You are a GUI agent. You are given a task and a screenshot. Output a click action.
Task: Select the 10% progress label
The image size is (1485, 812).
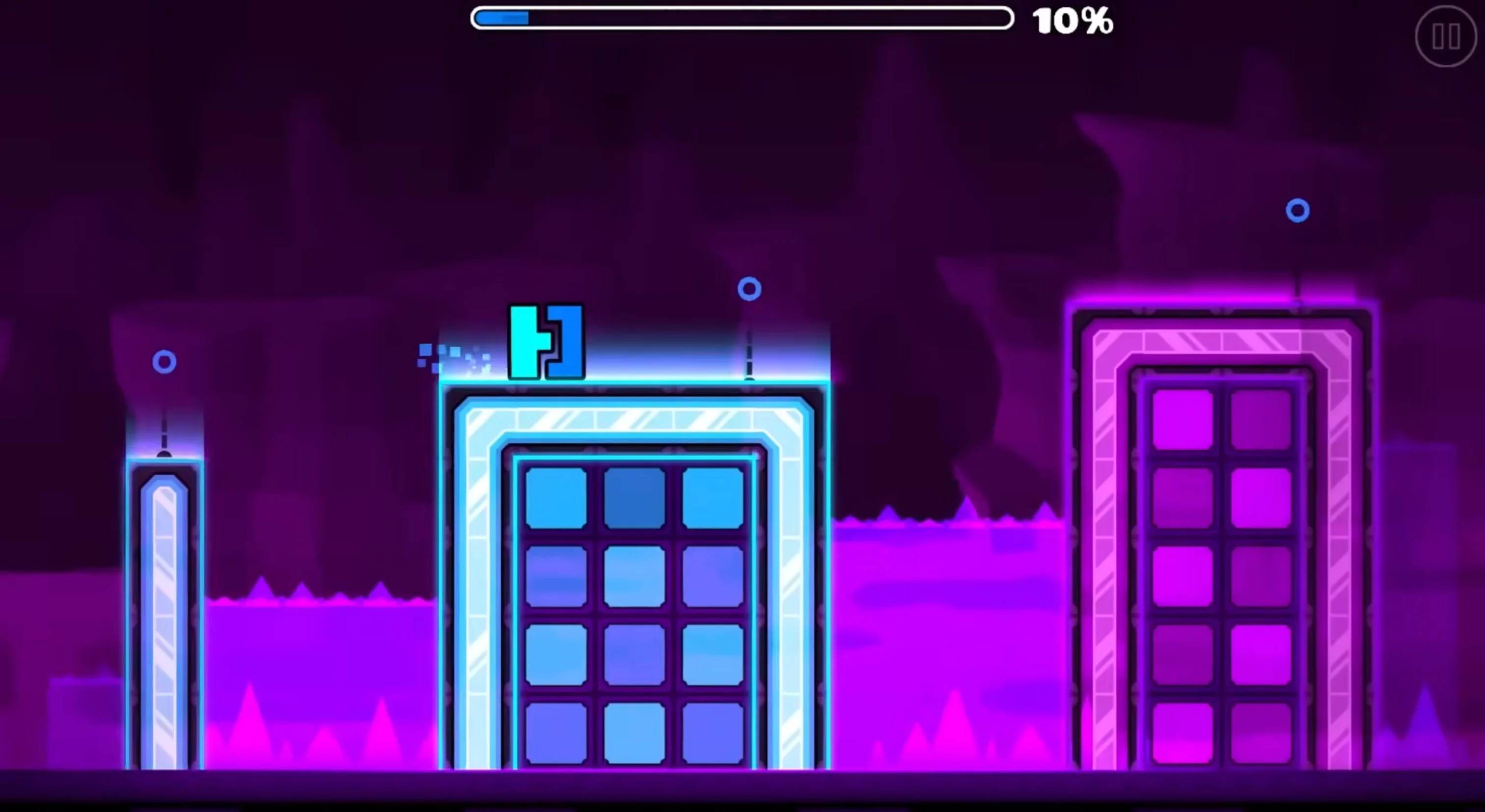pos(1073,21)
